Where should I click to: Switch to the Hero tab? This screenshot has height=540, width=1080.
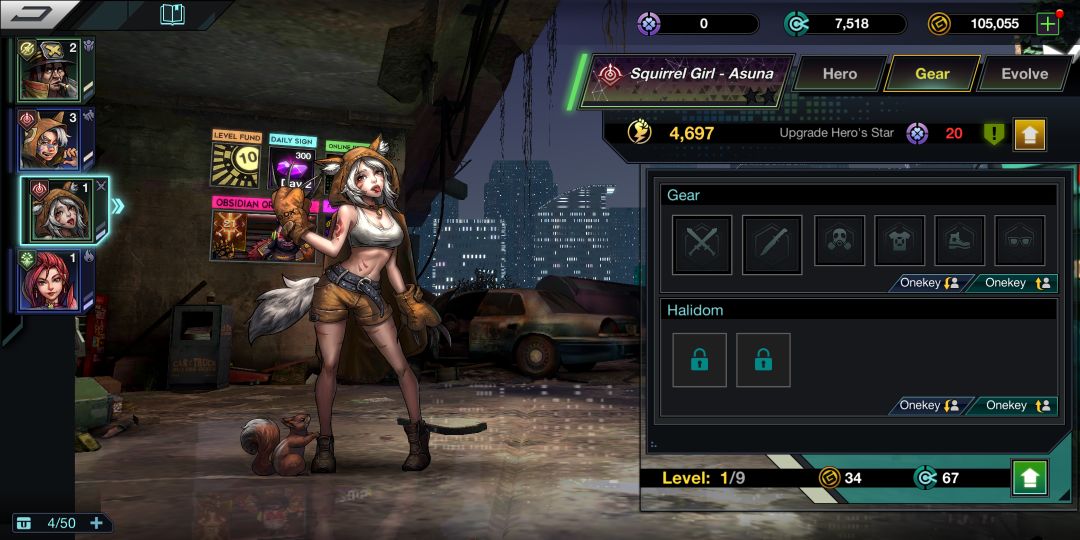[x=839, y=74]
